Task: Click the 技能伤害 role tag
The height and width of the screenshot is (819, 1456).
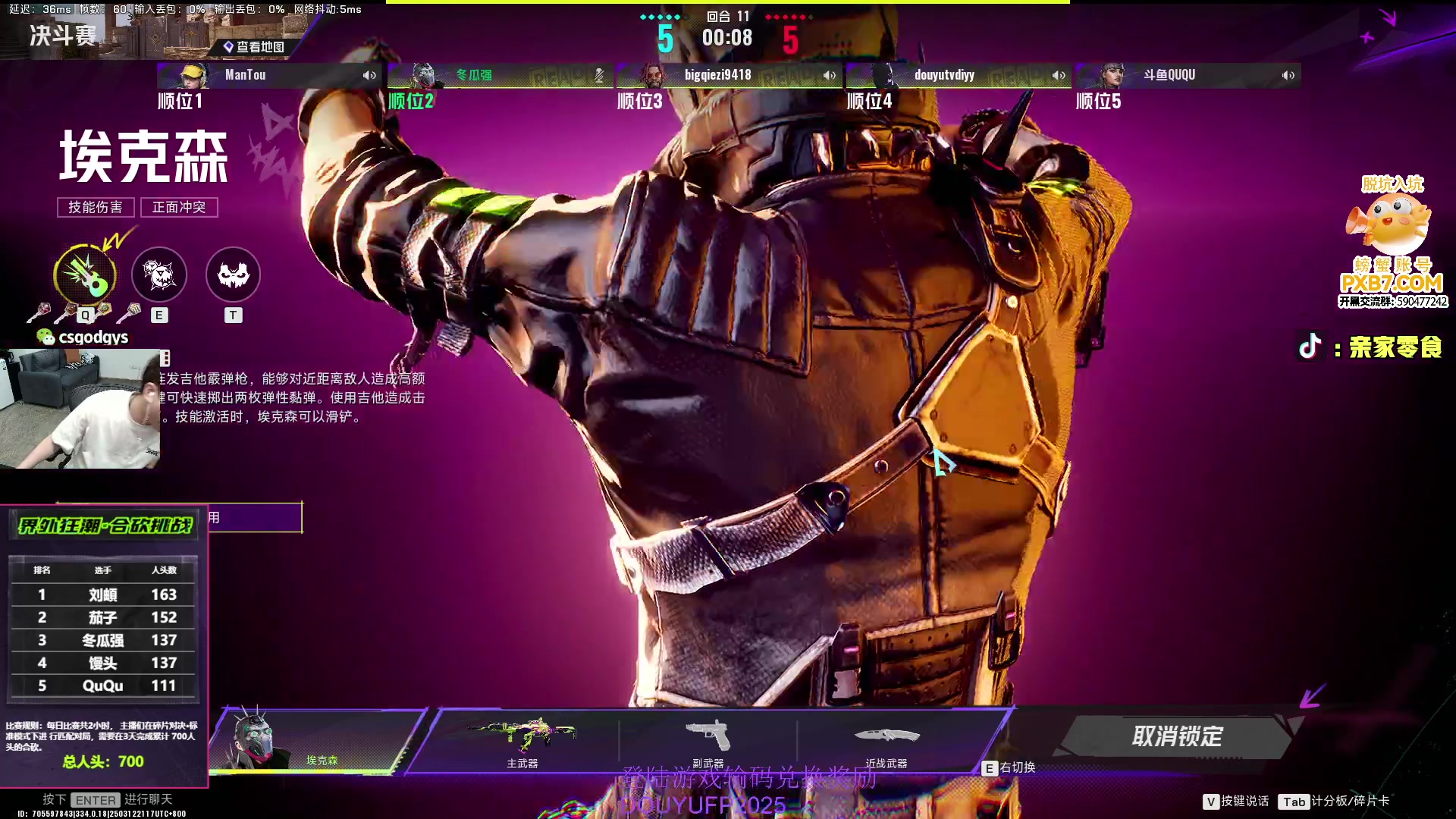Action: tap(96, 207)
